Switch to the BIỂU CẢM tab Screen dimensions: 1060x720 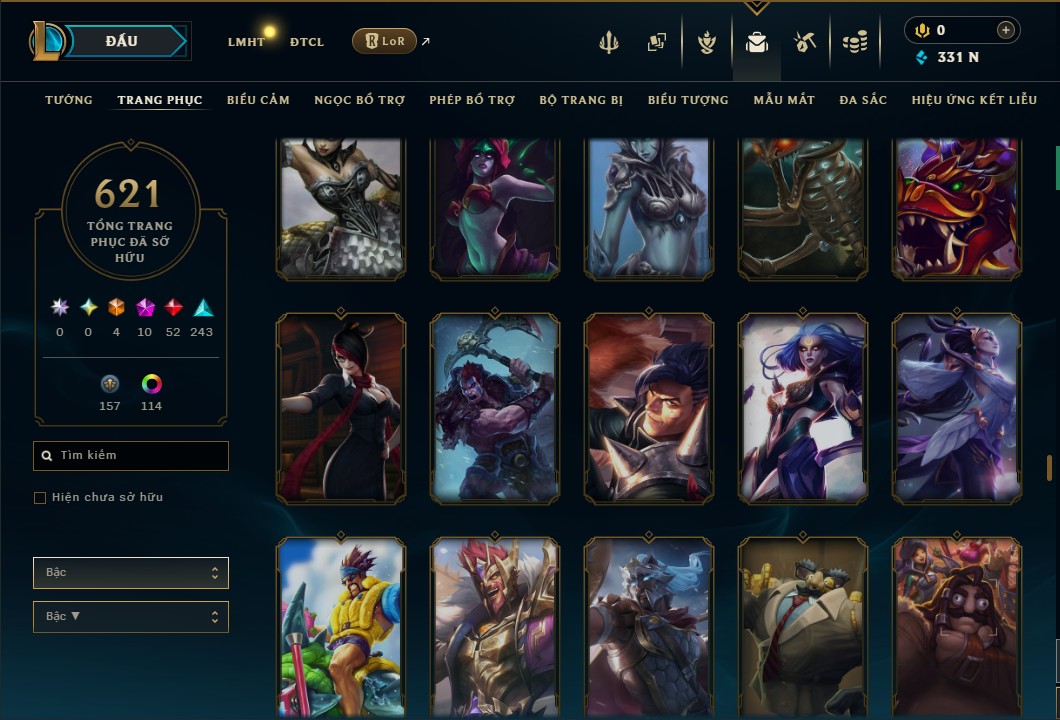(x=258, y=100)
